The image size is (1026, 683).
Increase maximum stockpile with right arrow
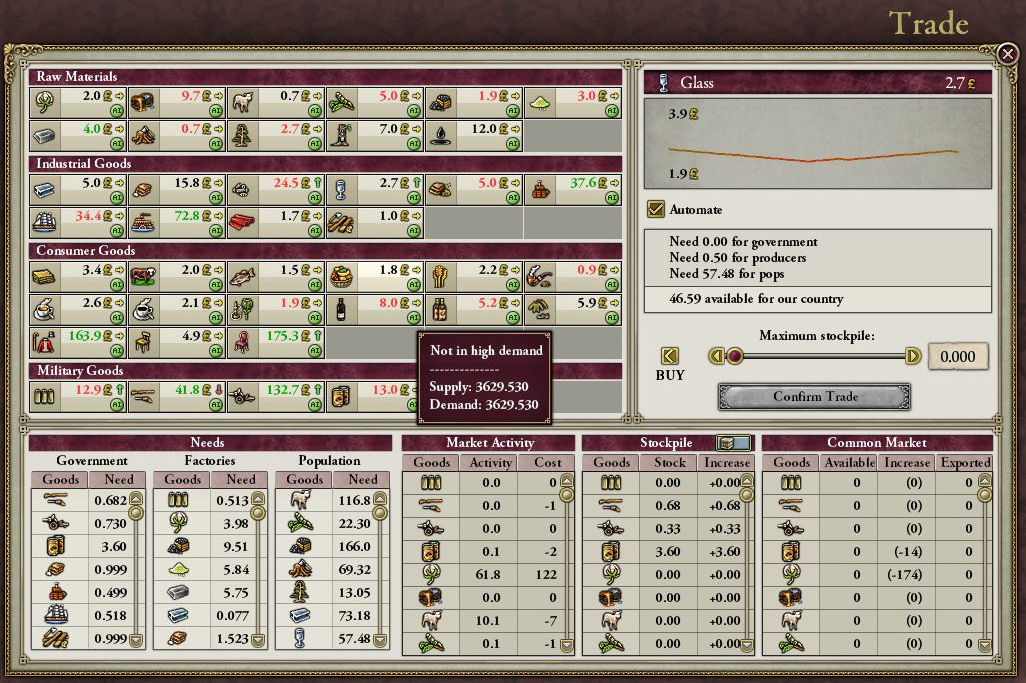[x=912, y=356]
